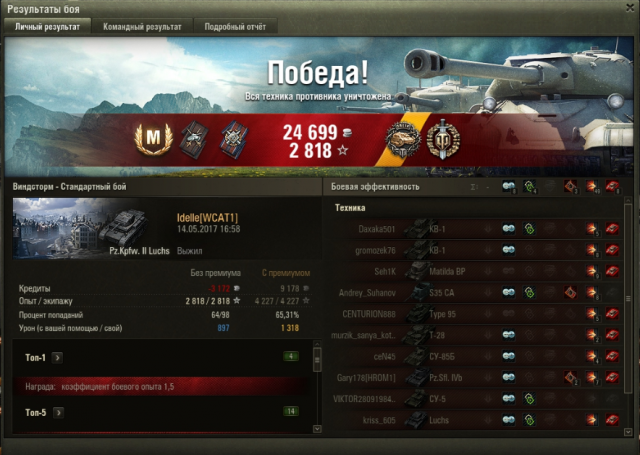The height and width of the screenshot is (455, 640).
Task: Expand the Топ-5 mission arrow
Action: 58,410
